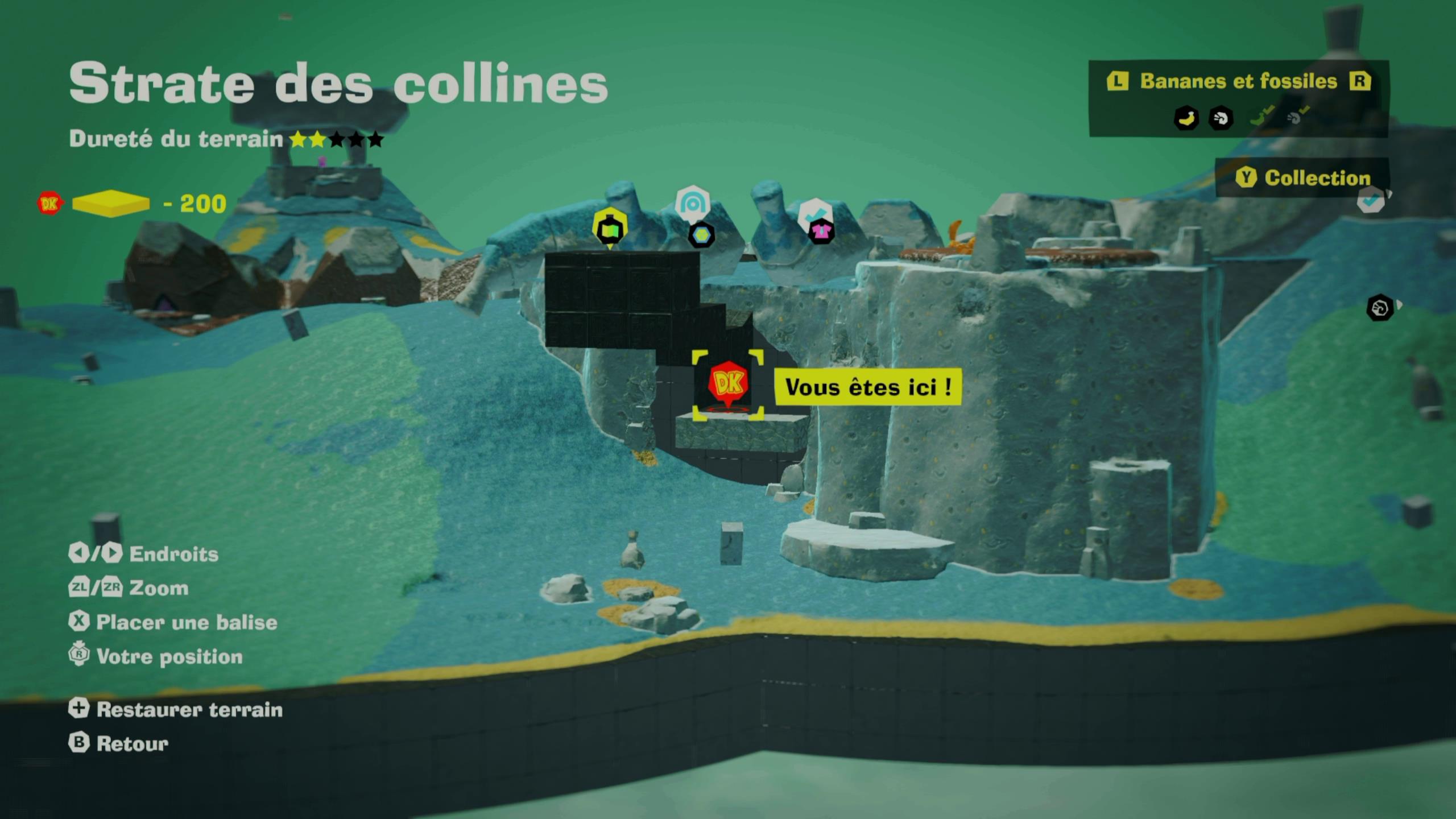Toggle the uncollected fossil filter icon
The image size is (1456, 819).
tap(1221, 118)
